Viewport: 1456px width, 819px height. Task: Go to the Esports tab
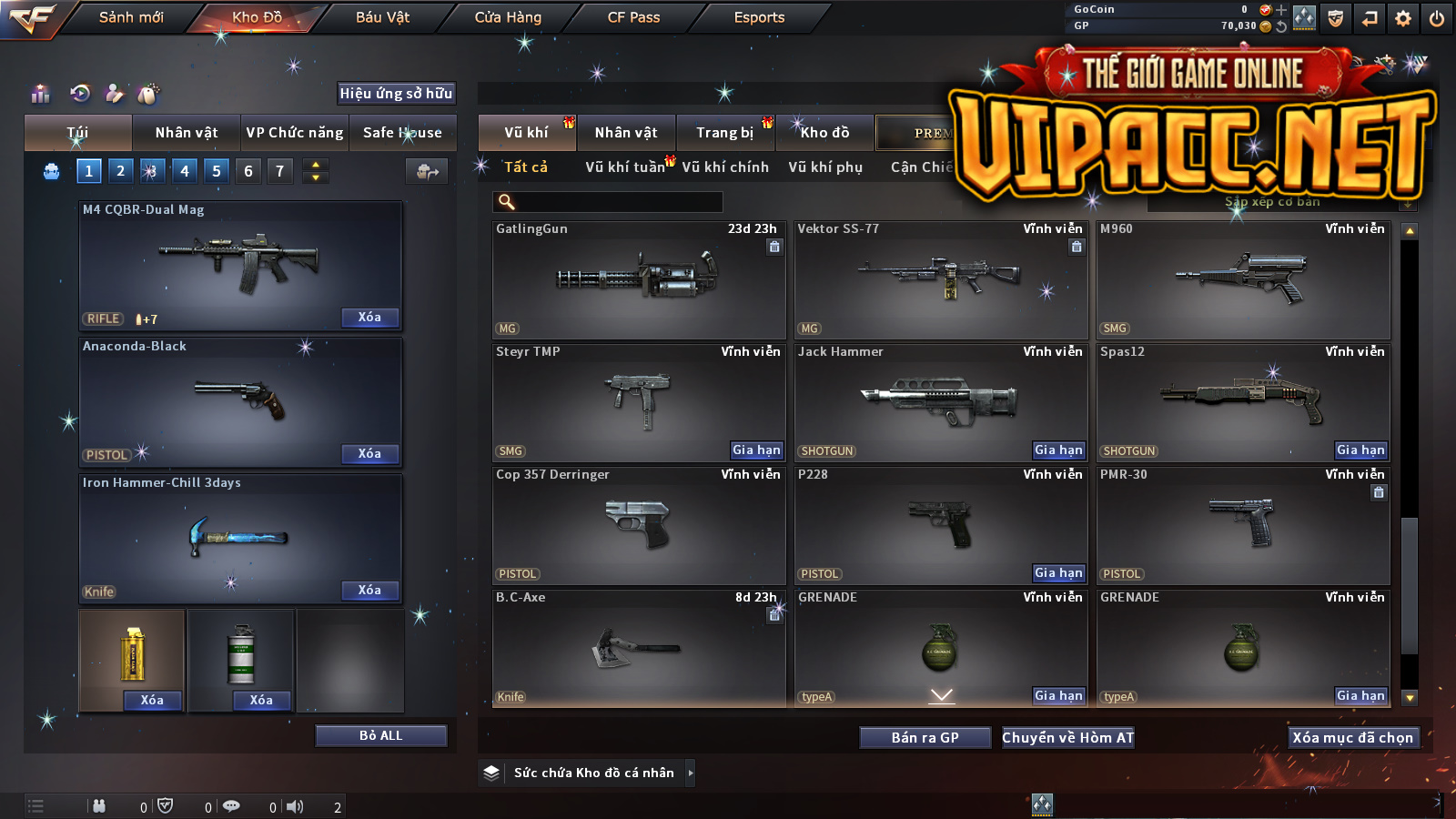point(759,17)
